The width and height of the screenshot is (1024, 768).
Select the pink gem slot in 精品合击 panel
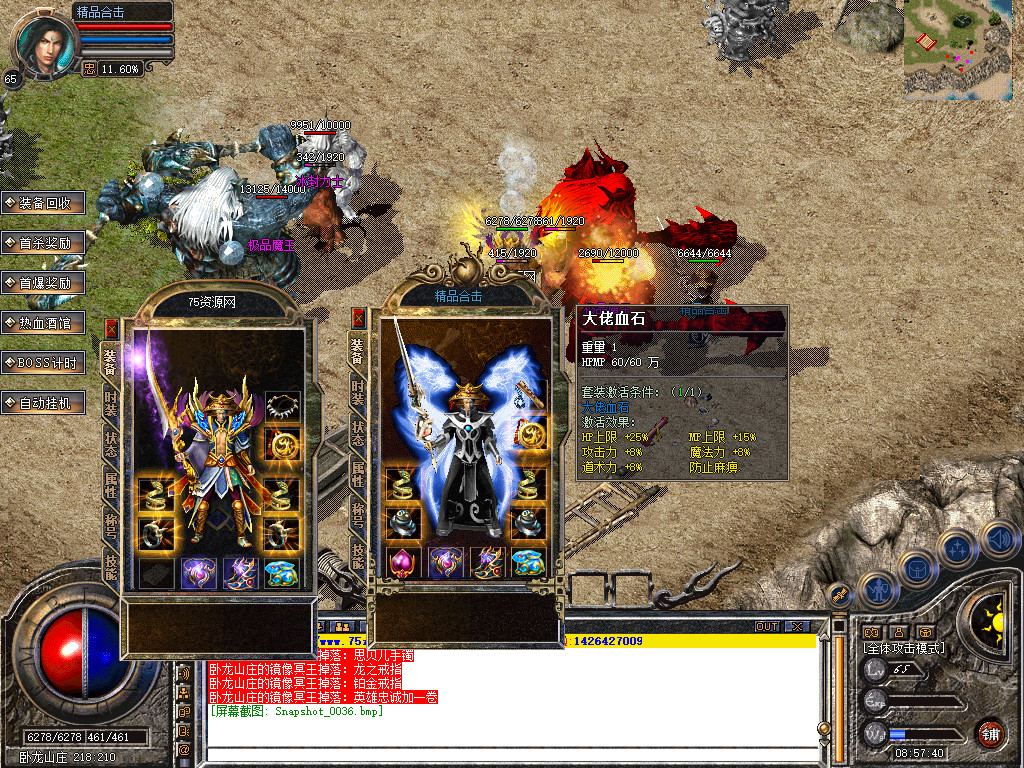(x=403, y=562)
